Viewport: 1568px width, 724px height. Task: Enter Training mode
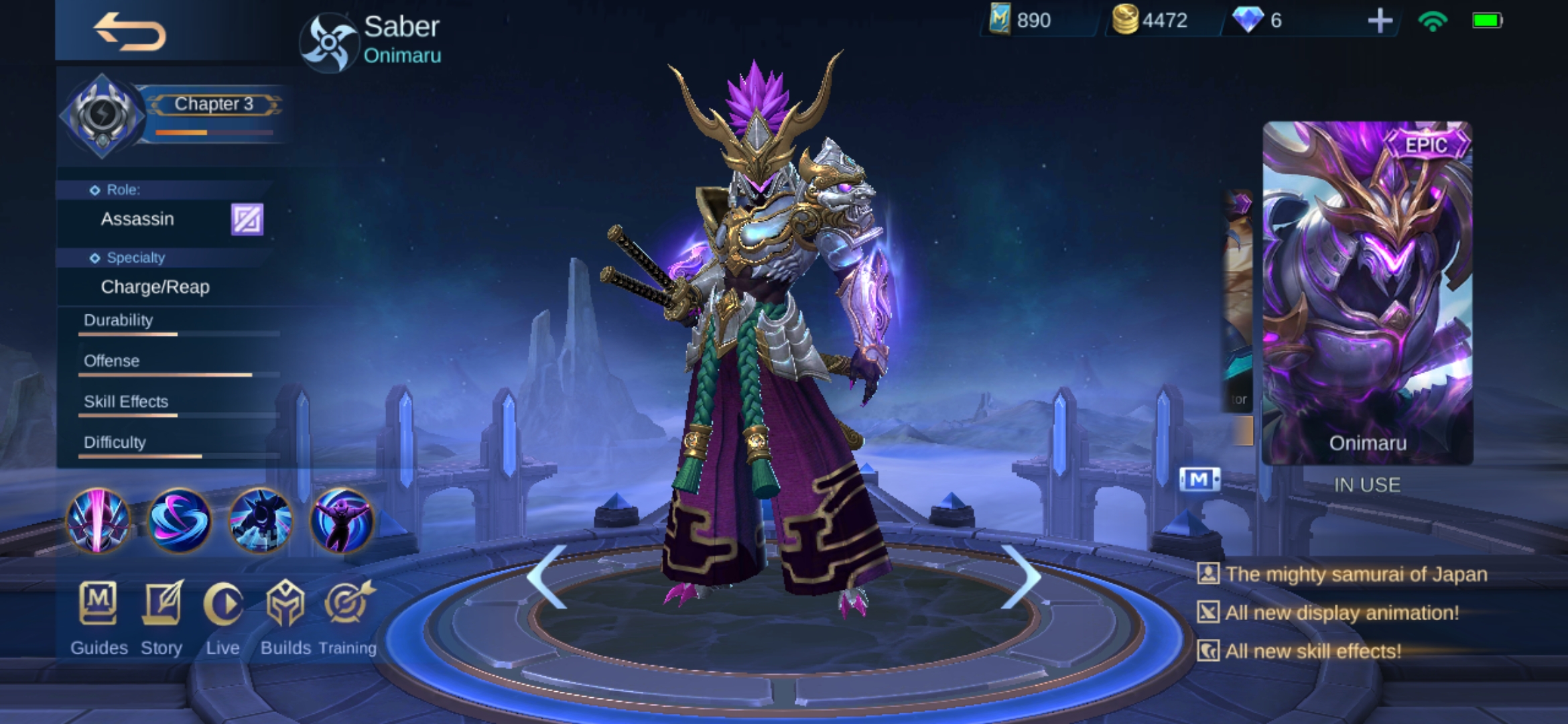coord(347,617)
